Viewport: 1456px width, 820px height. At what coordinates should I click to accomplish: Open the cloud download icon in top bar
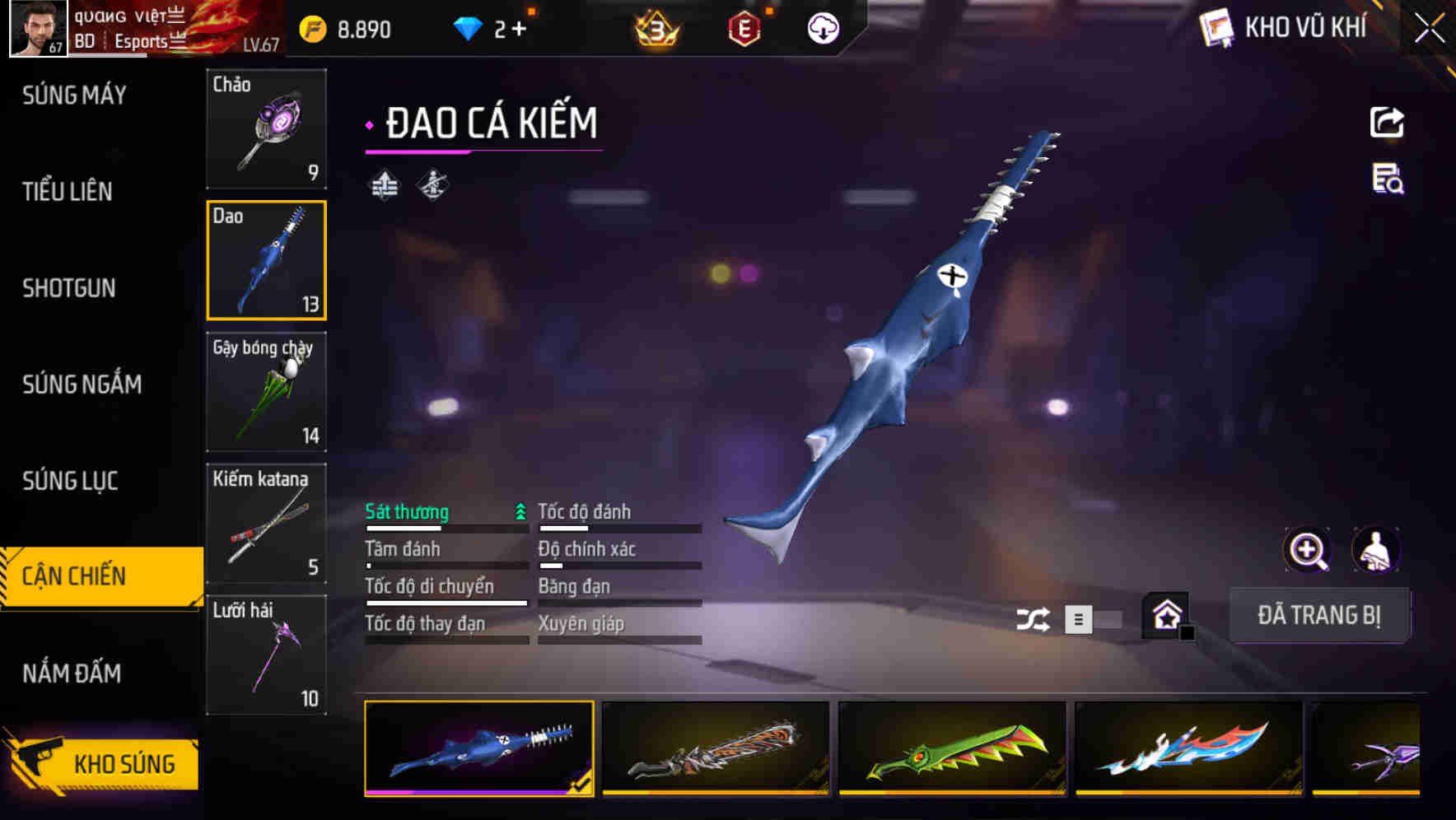[821, 27]
